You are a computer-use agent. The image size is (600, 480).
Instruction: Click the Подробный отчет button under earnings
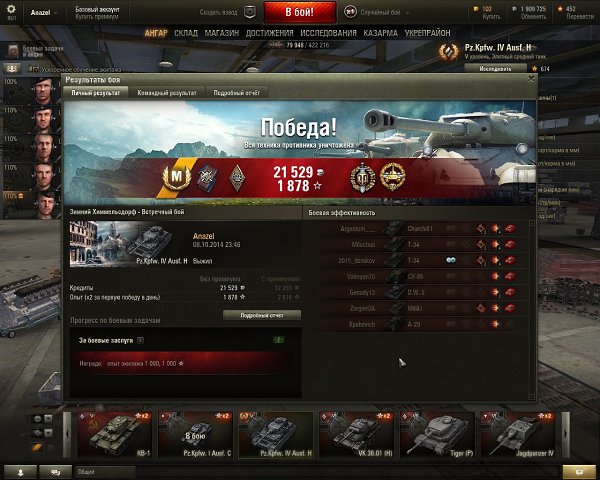point(261,314)
